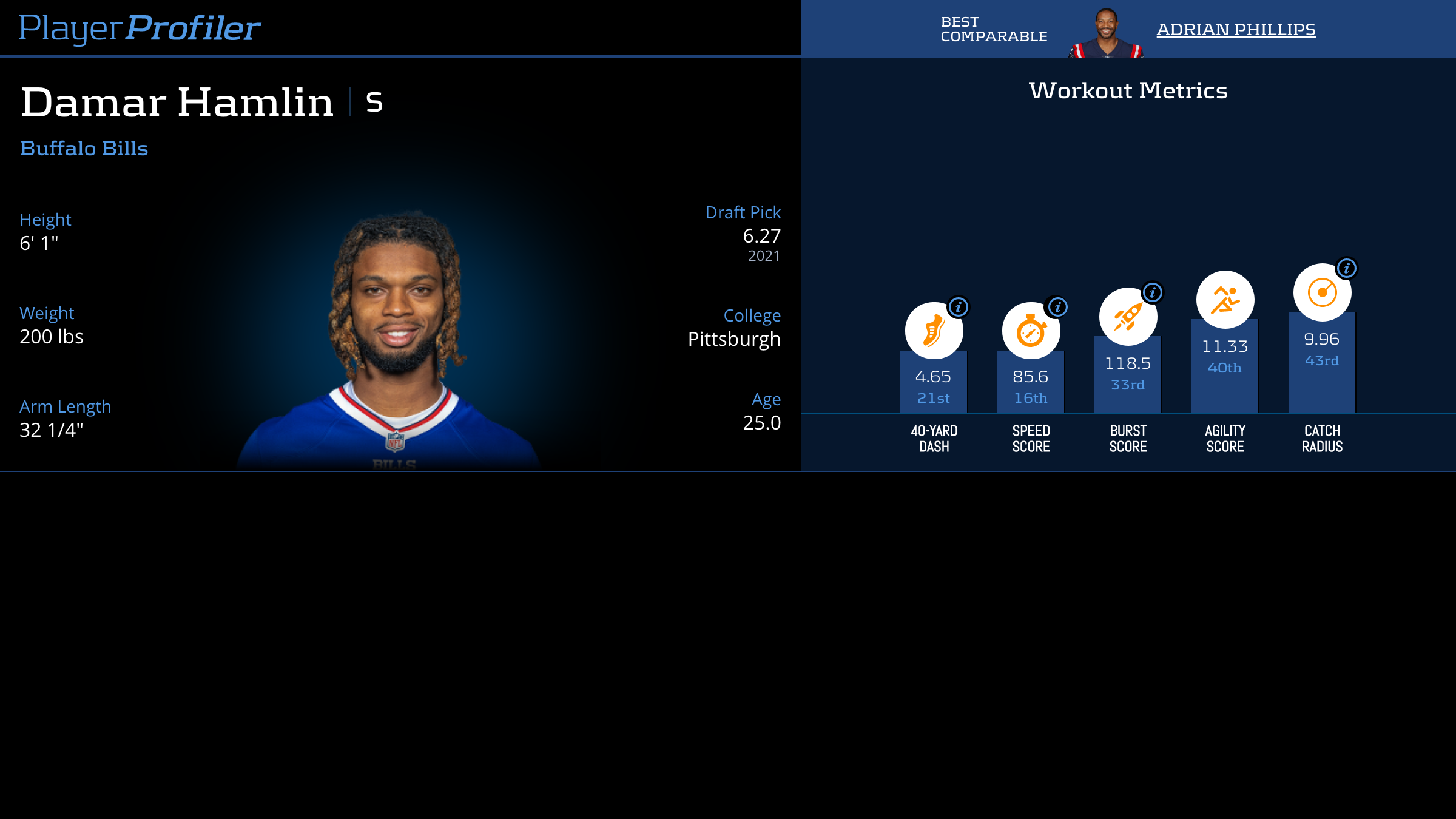
Task: Open the Catch Radius info icon
Action: click(x=1346, y=268)
